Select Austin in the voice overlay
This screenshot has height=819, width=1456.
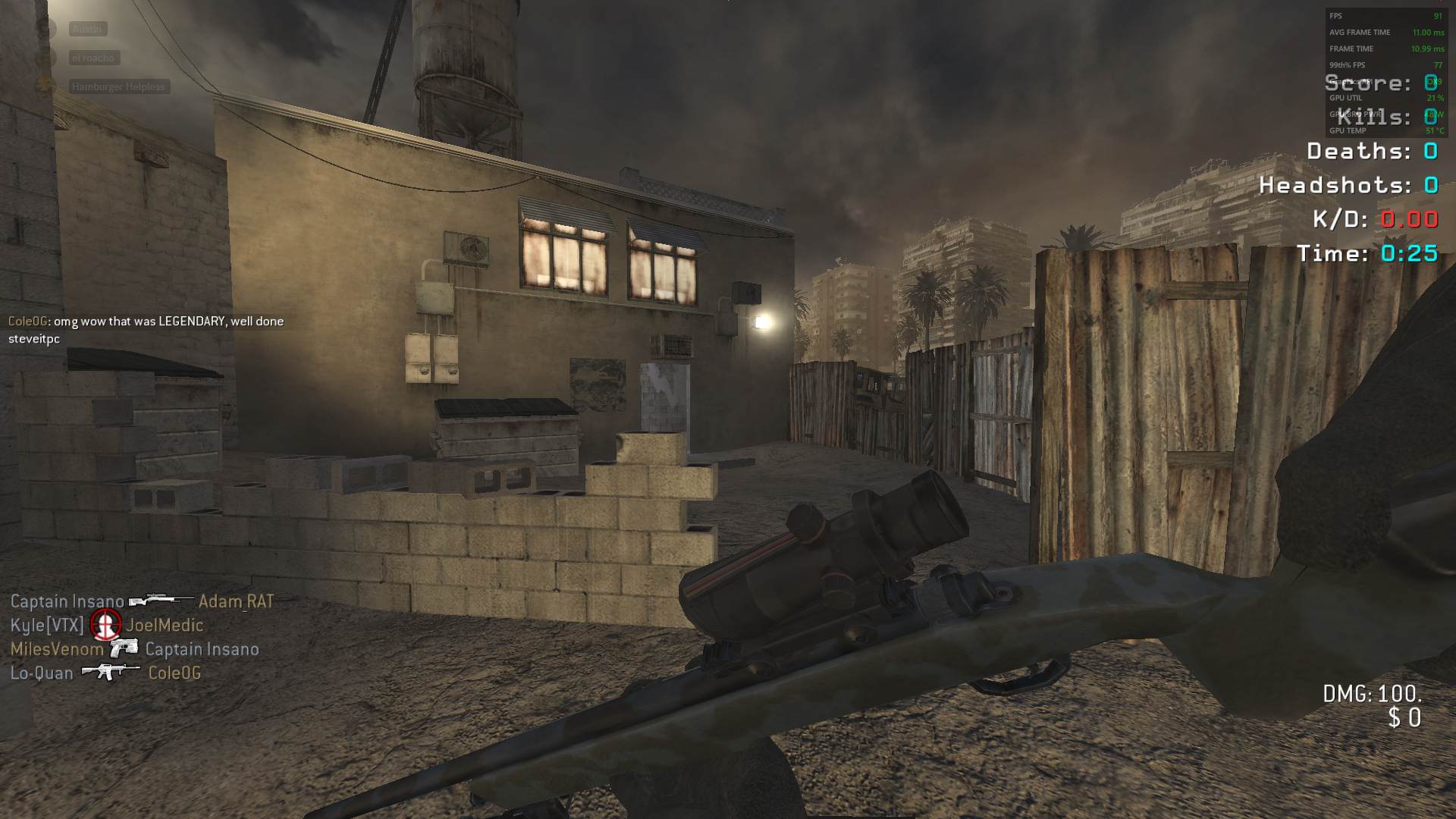pyautogui.click(x=87, y=29)
